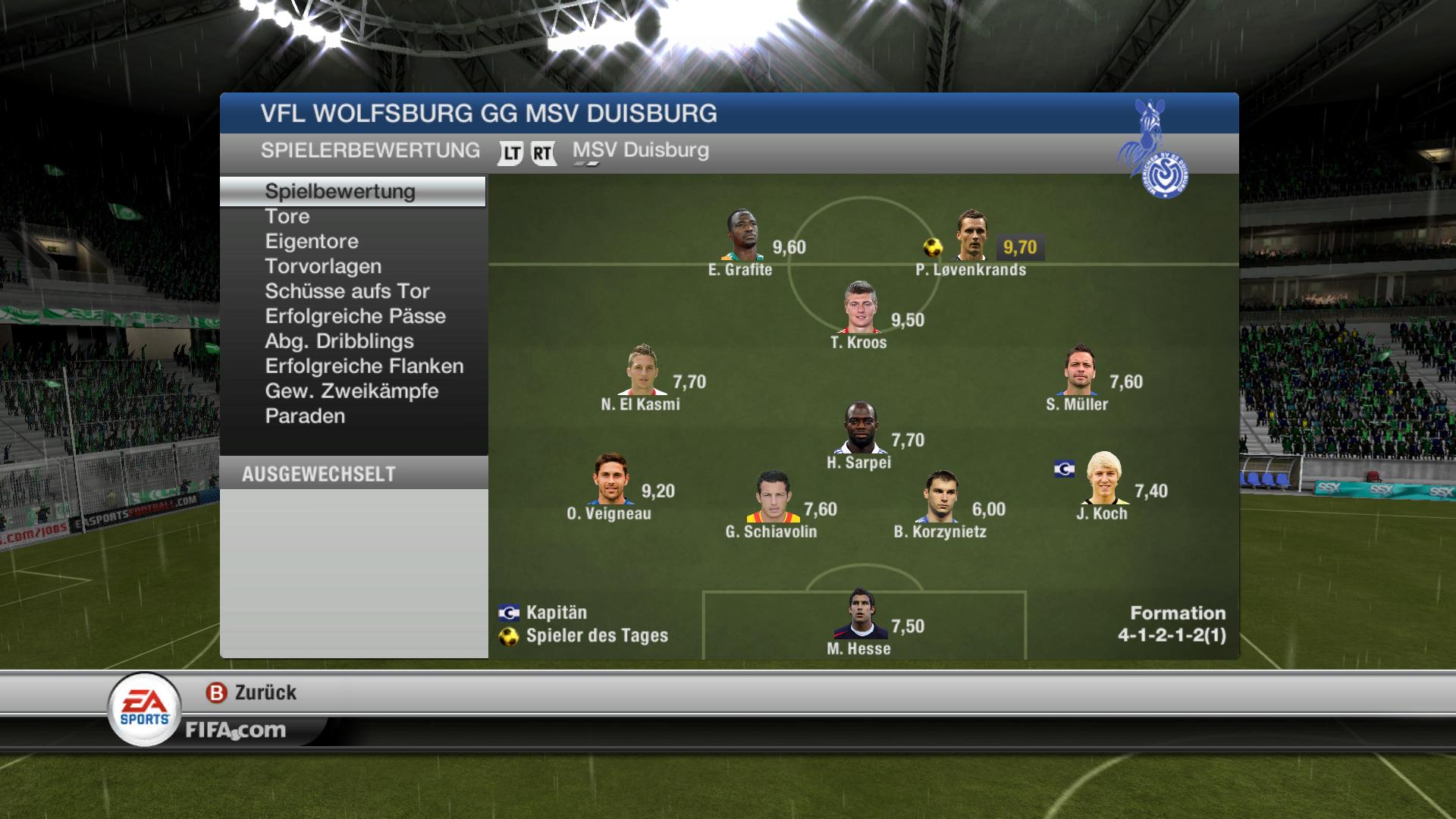The height and width of the screenshot is (819, 1456).
Task: Select Schüsse aufs Tor entry
Action: point(347,292)
